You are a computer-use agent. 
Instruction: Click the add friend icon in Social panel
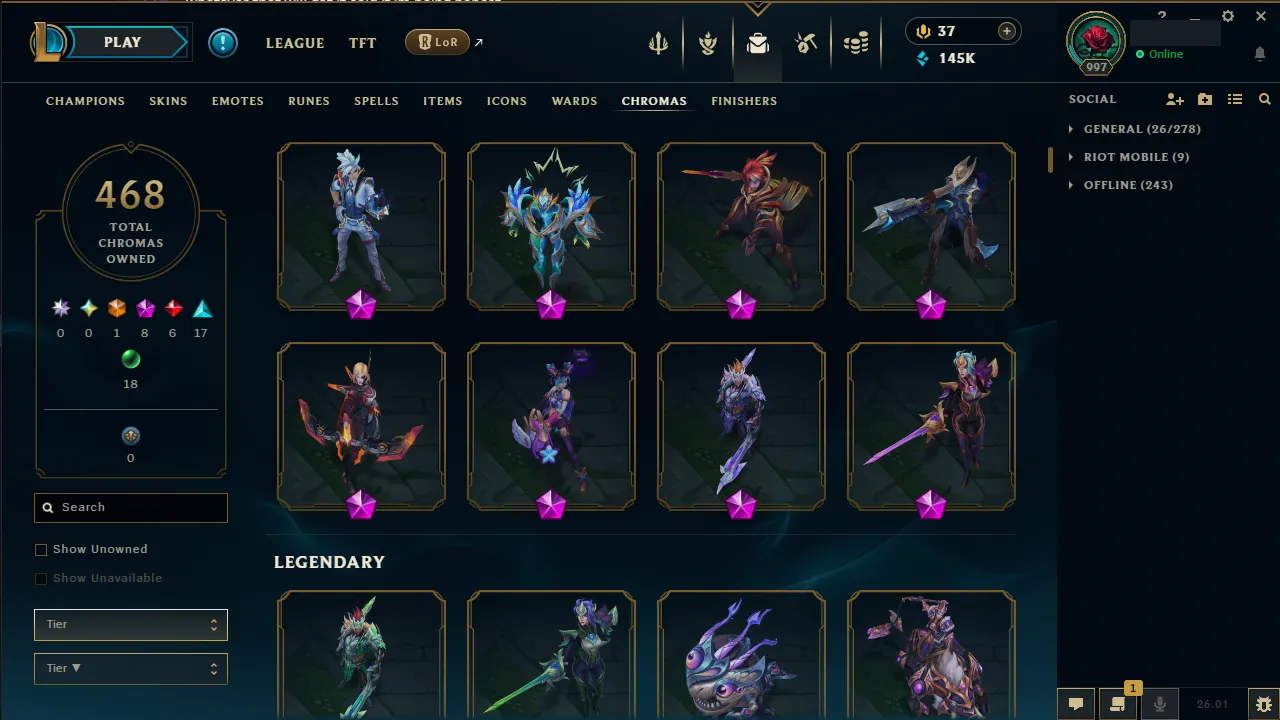[1175, 99]
